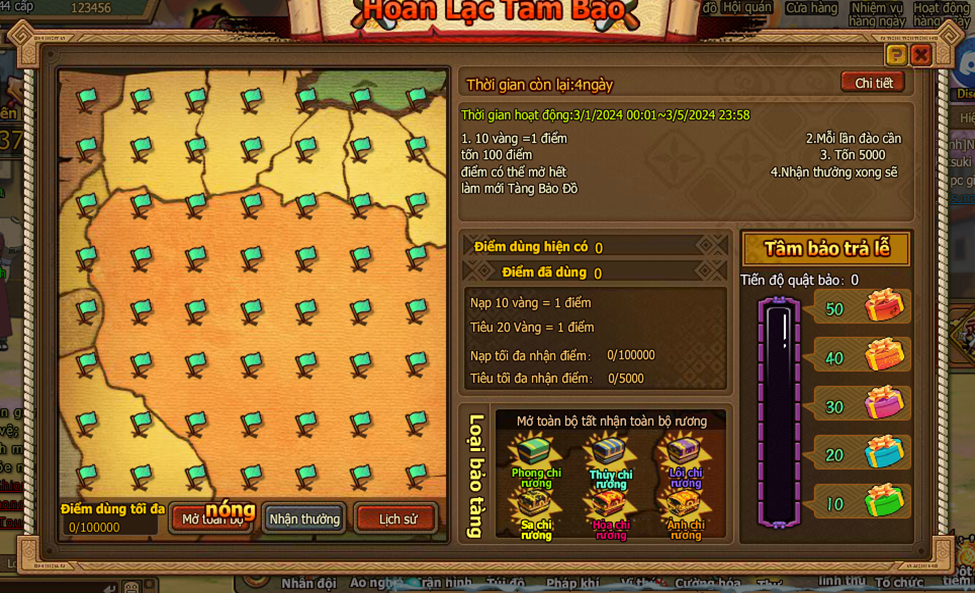
Task: Open all flags with Mở toàn bộ
Action: click(212, 518)
